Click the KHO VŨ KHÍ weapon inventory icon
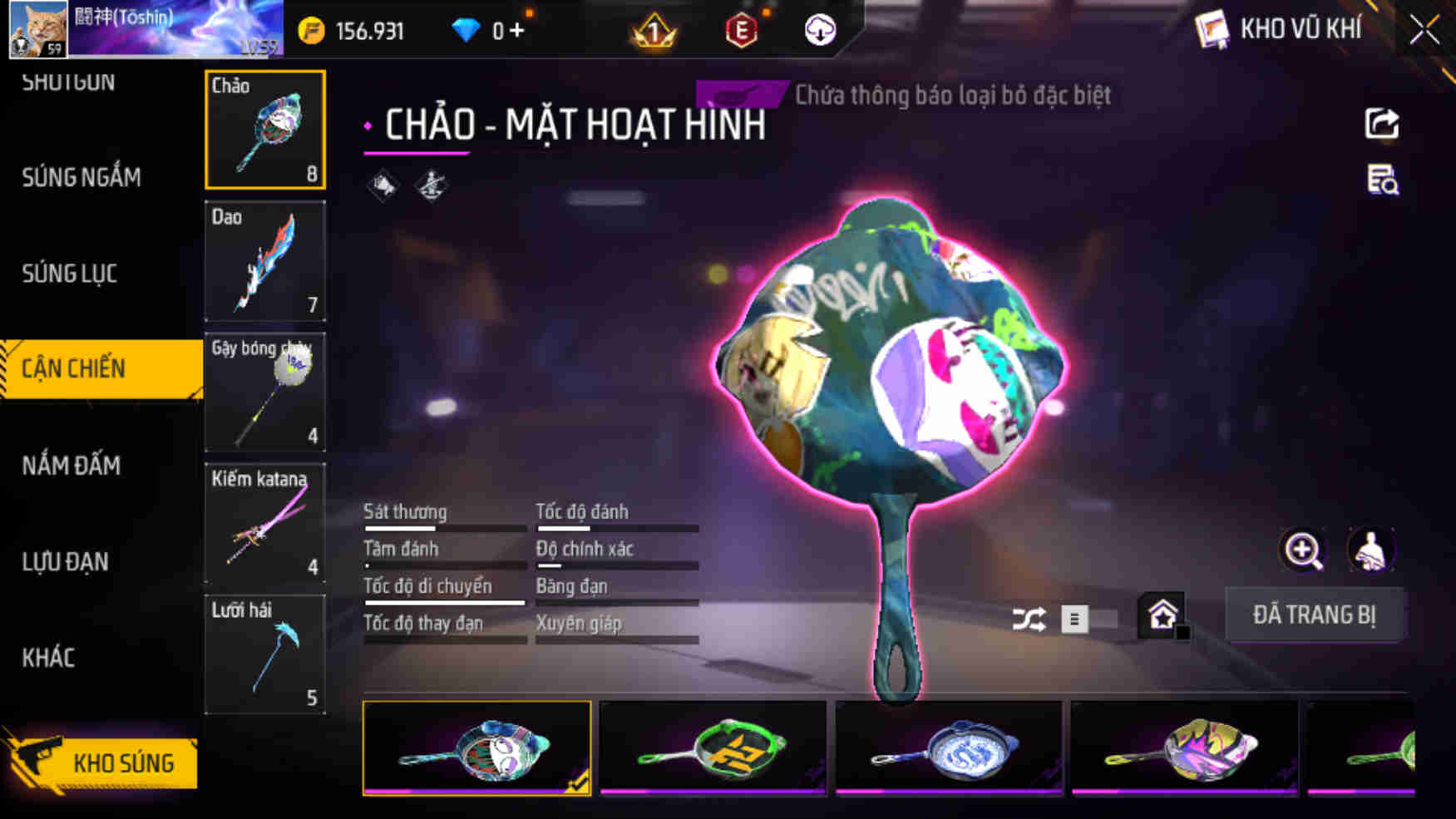This screenshot has height=819, width=1456. pos(1213,27)
